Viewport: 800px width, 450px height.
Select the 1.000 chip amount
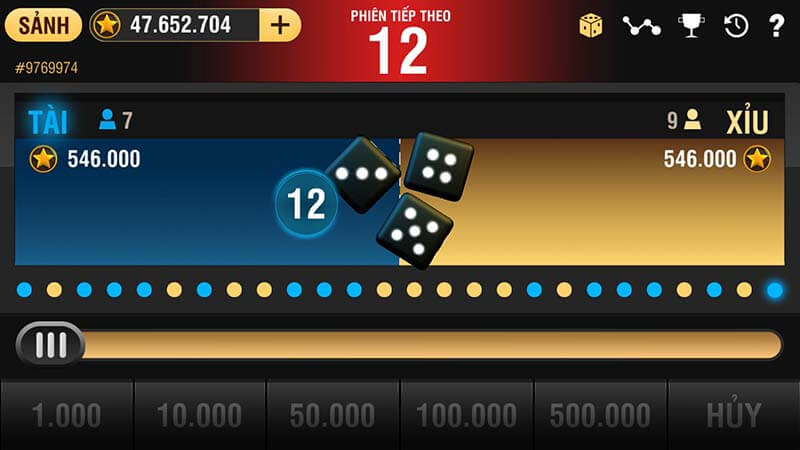pyautogui.click(x=66, y=415)
